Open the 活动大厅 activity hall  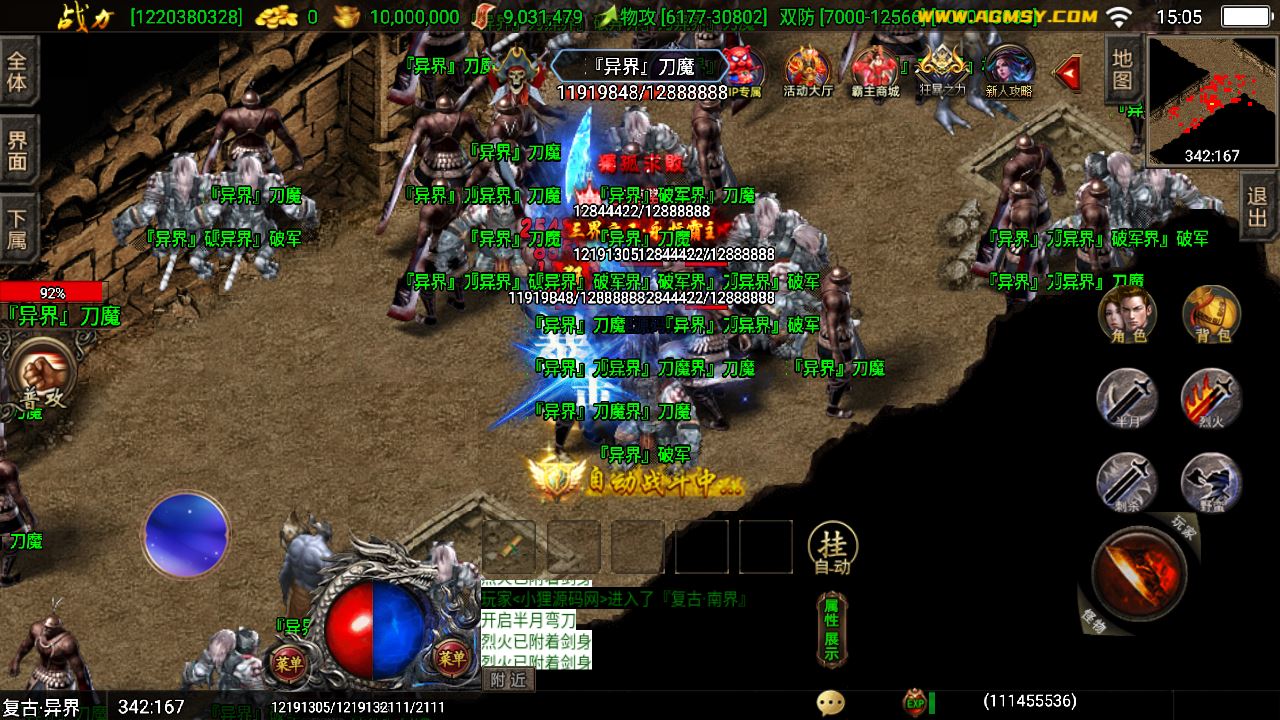point(808,71)
